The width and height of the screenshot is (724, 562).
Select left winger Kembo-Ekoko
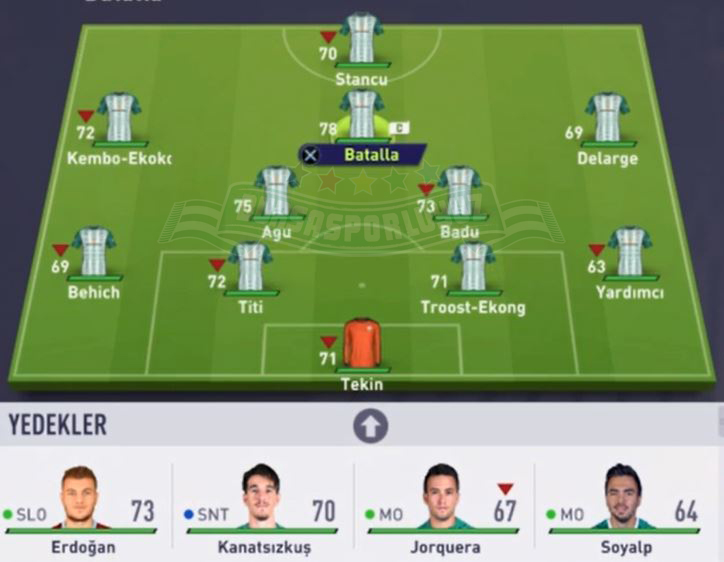coord(120,120)
